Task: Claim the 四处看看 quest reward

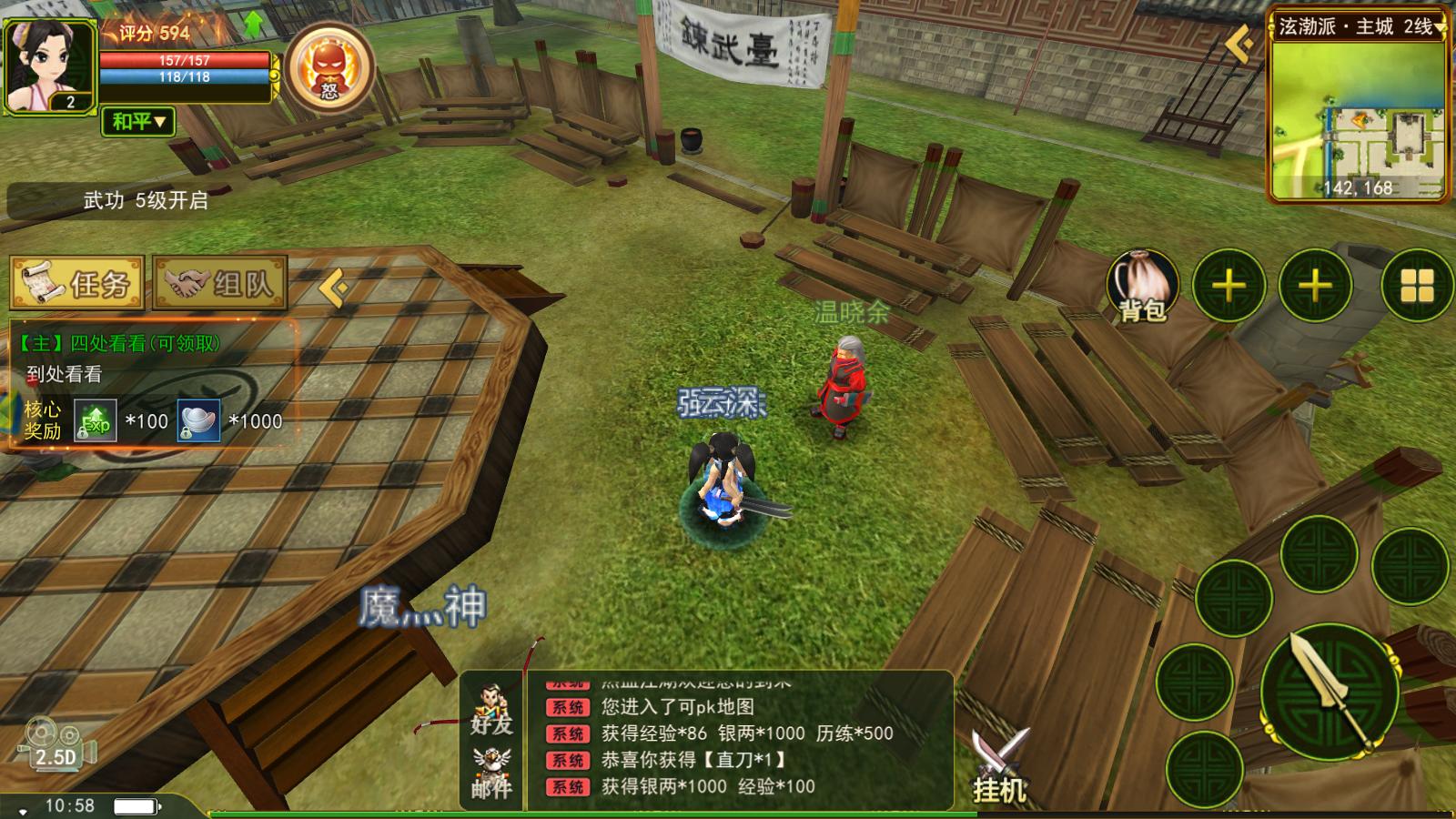Action: pos(118,342)
